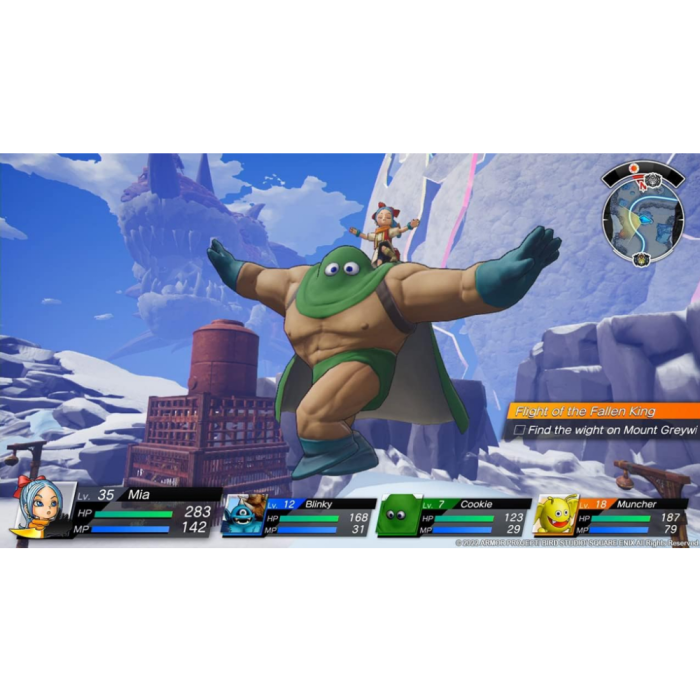700x700 pixels.
Task: Choose Cookie's green monster portrait
Action: pyautogui.click(x=397, y=516)
